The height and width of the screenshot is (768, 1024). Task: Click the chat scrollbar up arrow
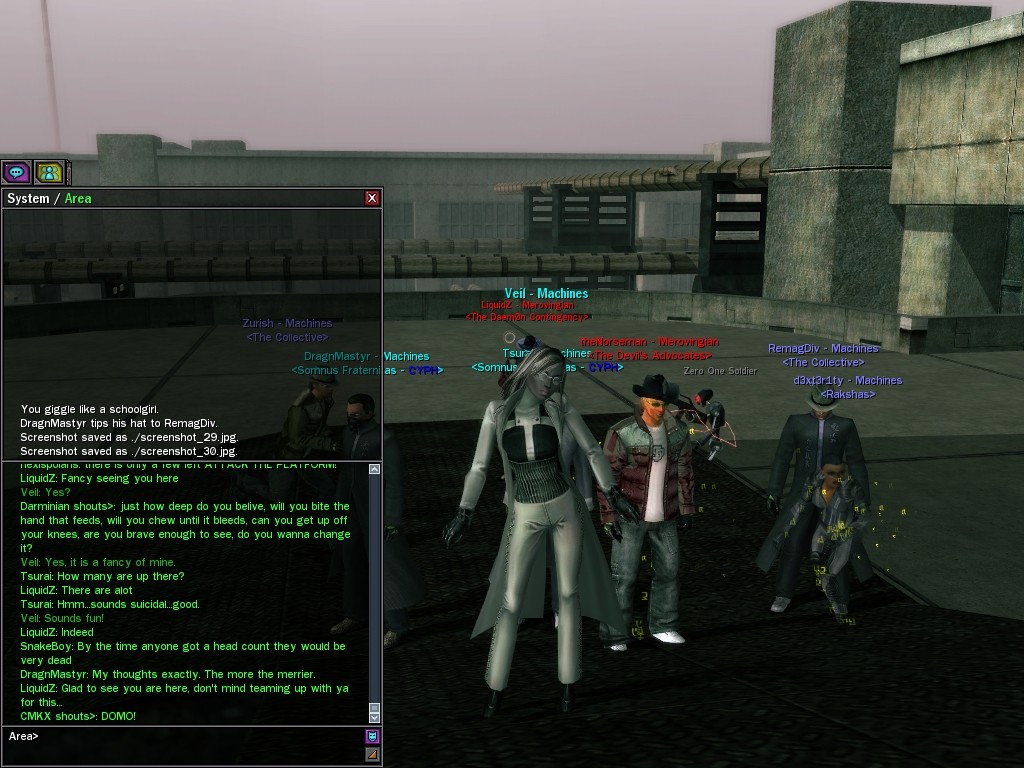click(375, 469)
